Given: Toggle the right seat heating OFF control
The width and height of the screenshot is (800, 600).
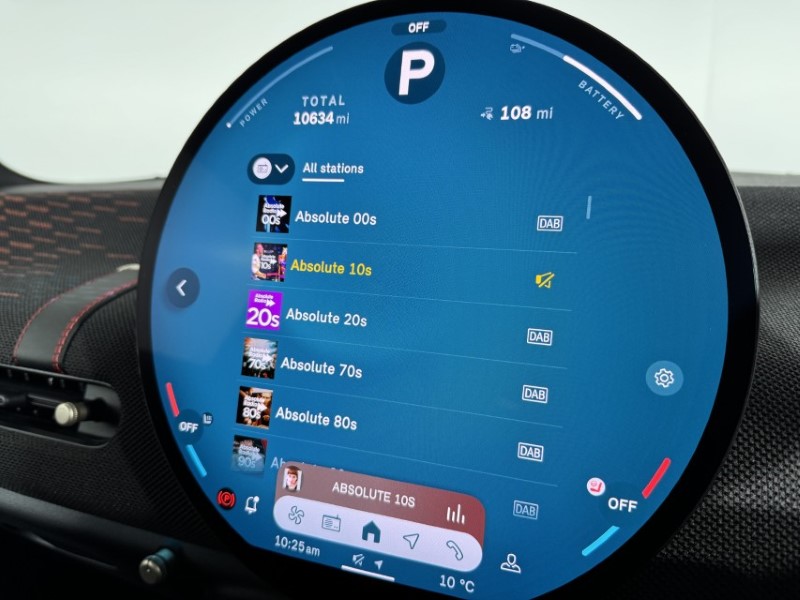Looking at the screenshot, I should tap(621, 504).
